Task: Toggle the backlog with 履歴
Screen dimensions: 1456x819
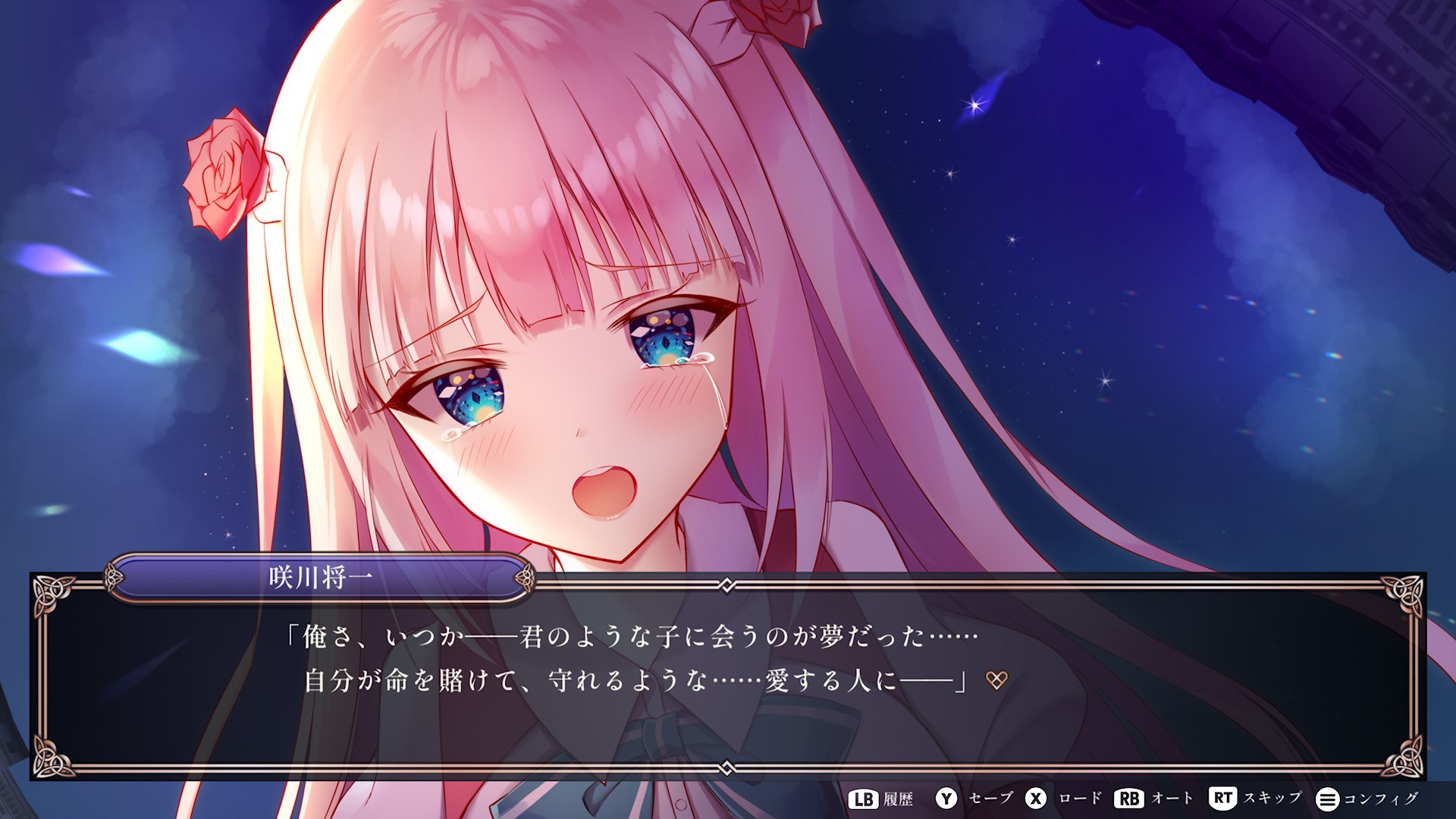Action: pos(899,798)
